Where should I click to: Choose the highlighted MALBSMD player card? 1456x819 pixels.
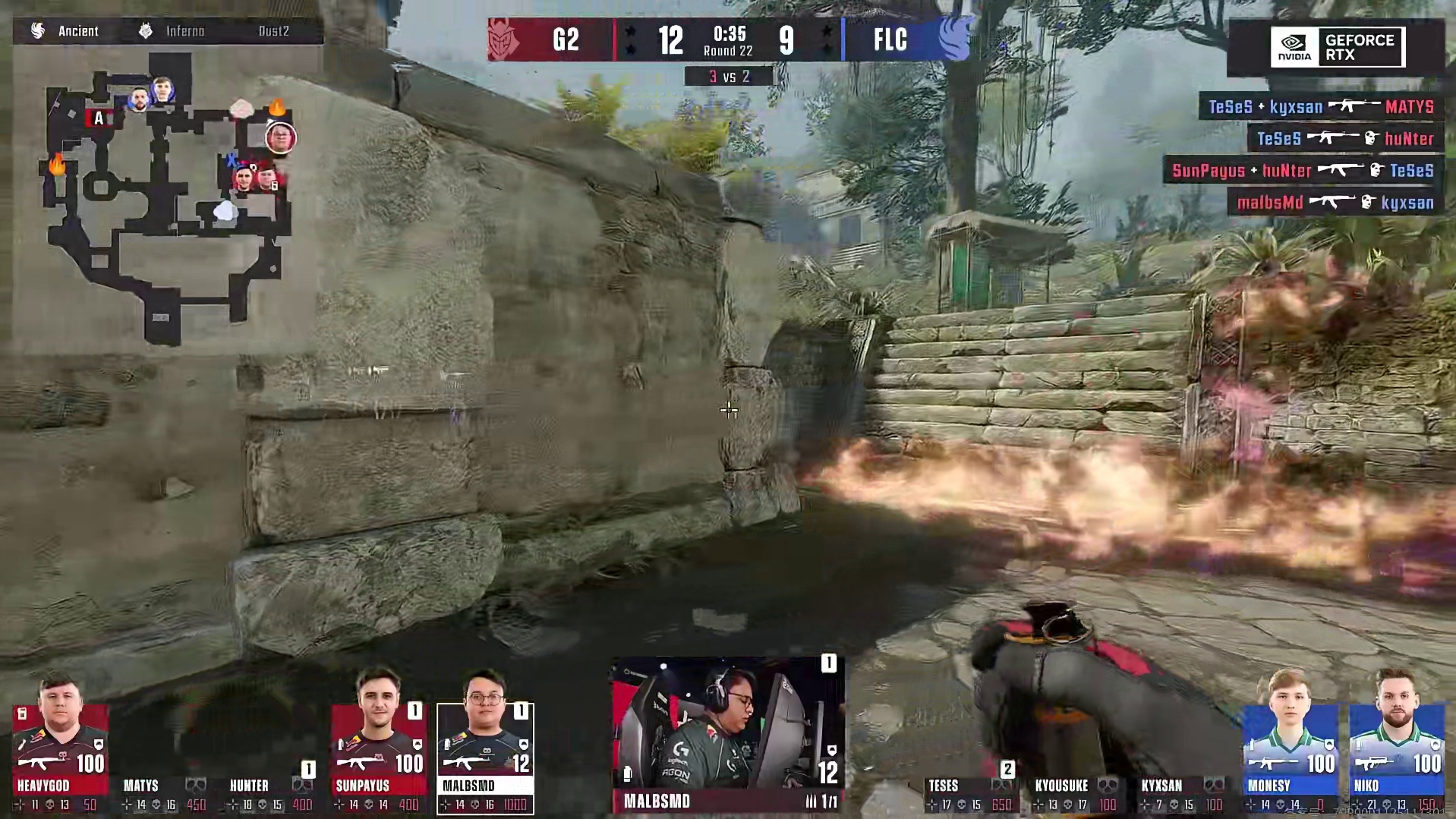point(485,758)
